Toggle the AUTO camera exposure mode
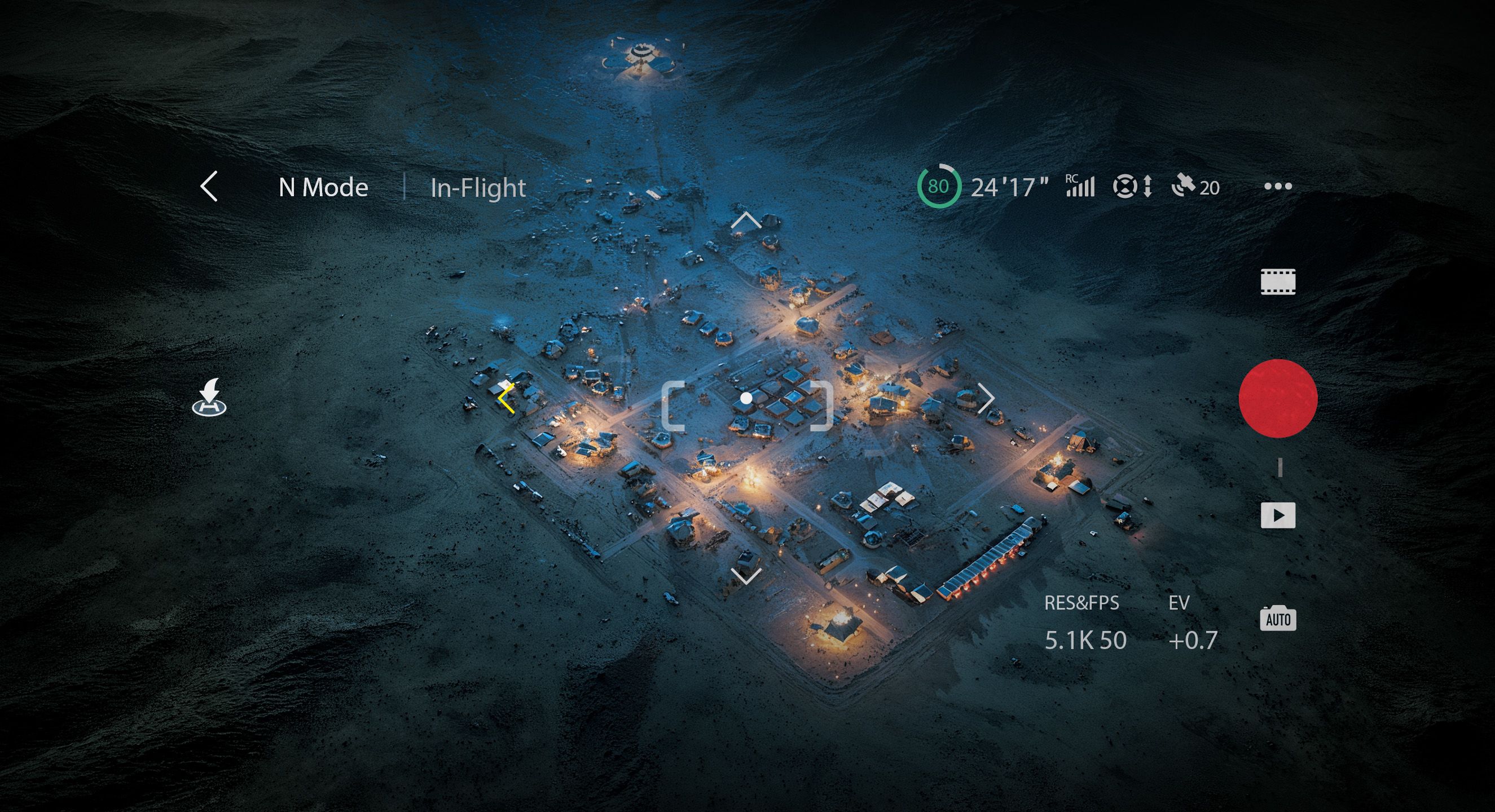This screenshot has height=812, width=1495. pyautogui.click(x=1277, y=618)
